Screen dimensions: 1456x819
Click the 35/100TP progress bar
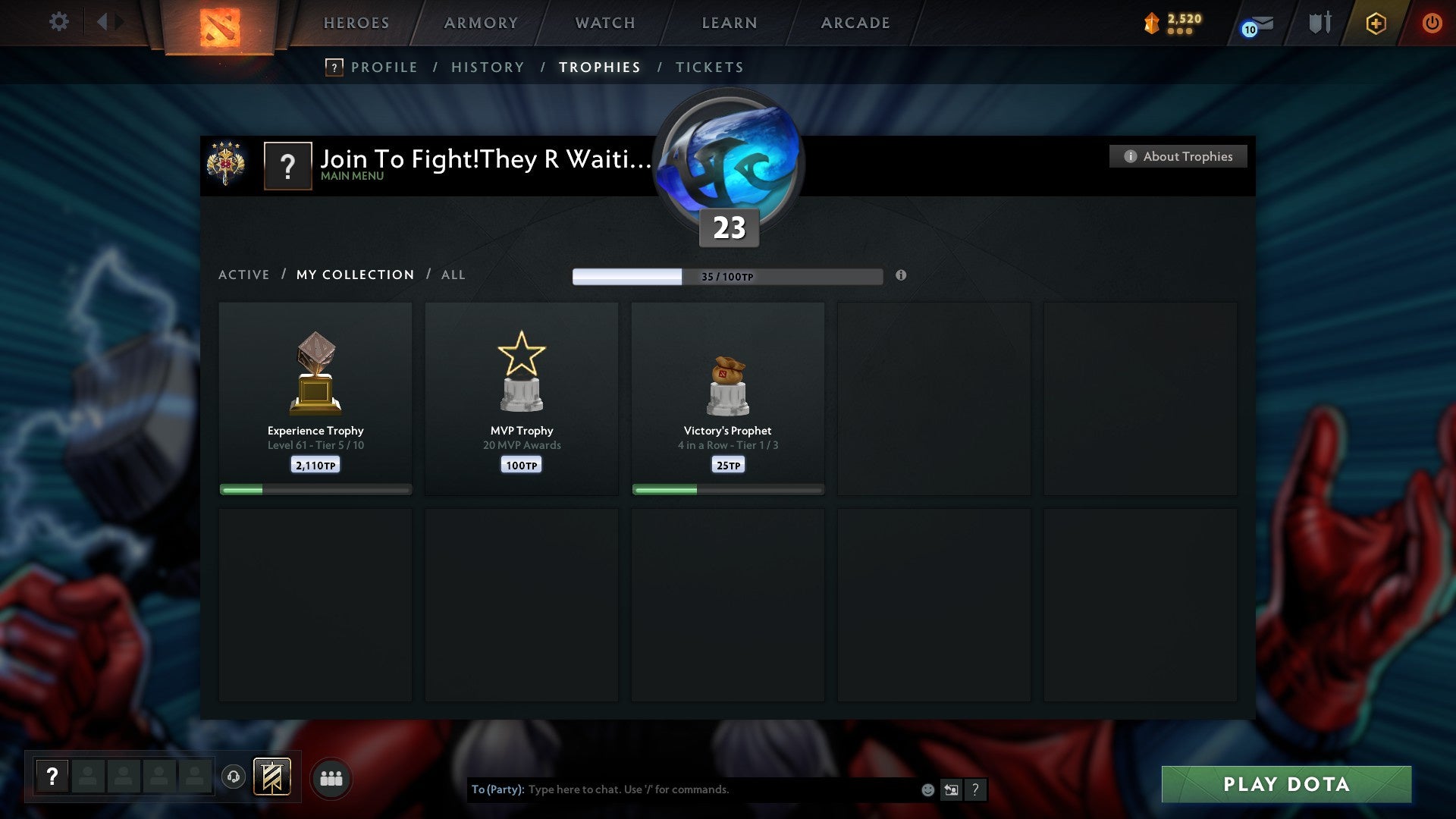tap(726, 277)
